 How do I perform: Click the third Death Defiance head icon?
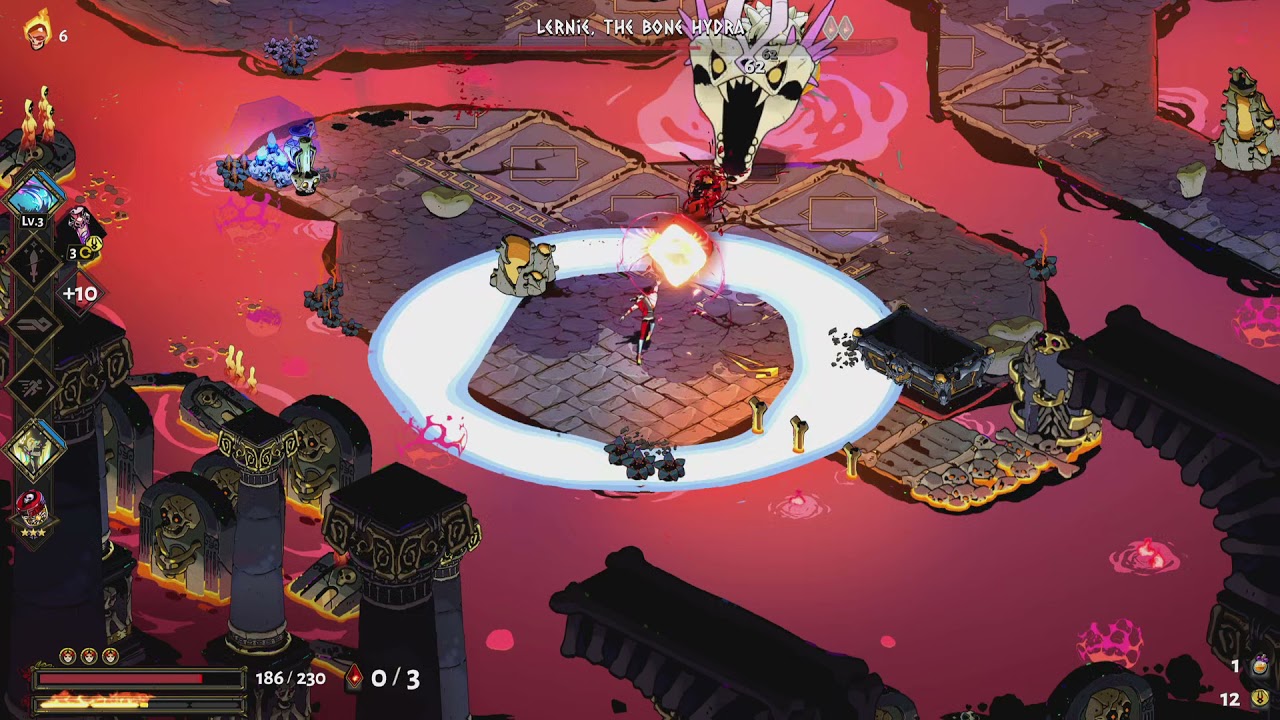point(108,655)
